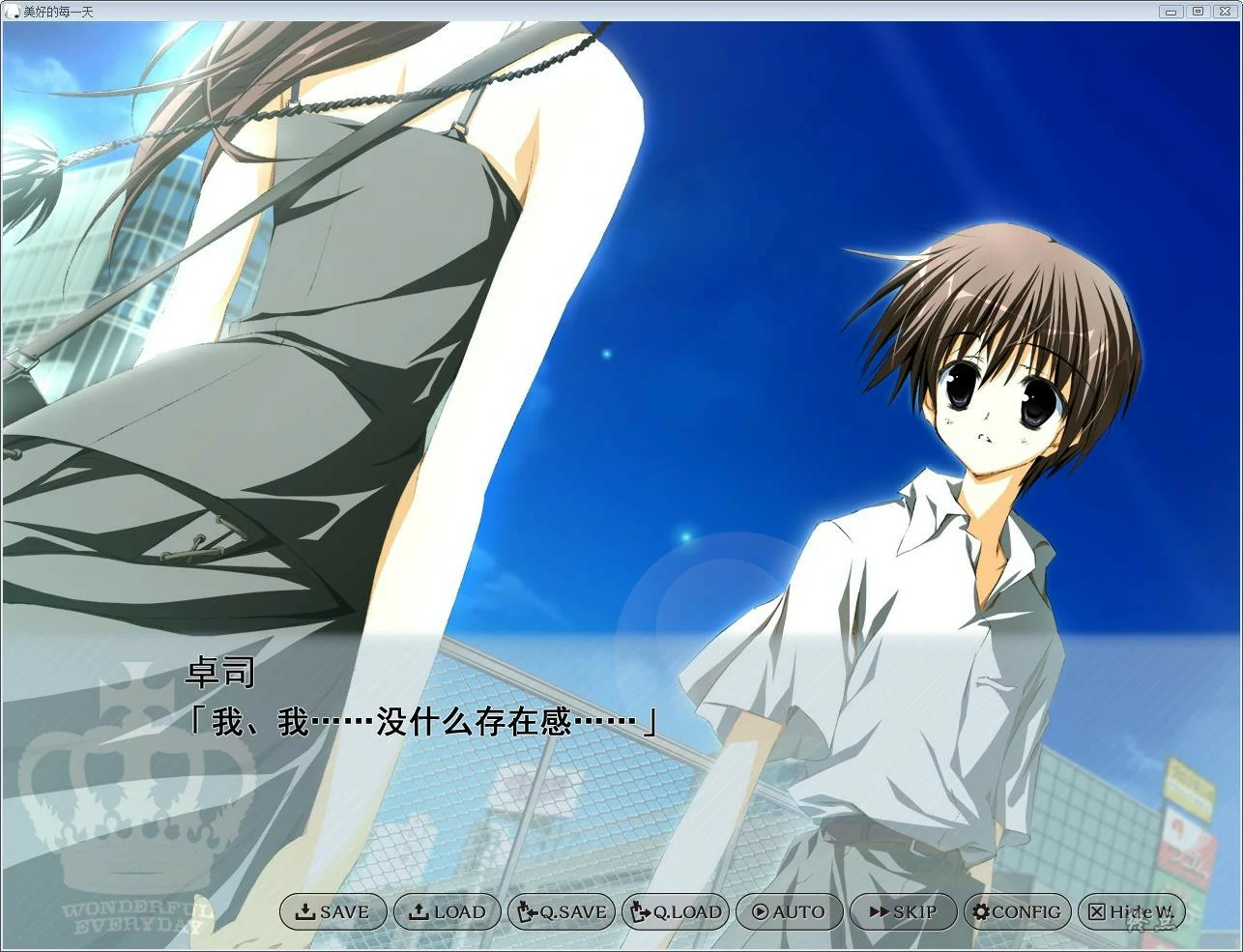Turn on AUTO text advance
Image resolution: width=1243 pixels, height=952 pixels.
(x=789, y=911)
